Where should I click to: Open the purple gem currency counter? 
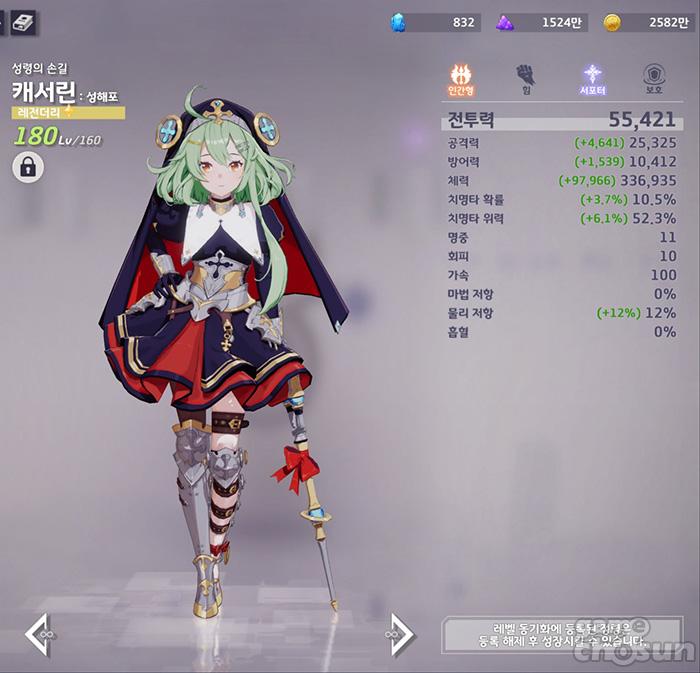[538, 22]
